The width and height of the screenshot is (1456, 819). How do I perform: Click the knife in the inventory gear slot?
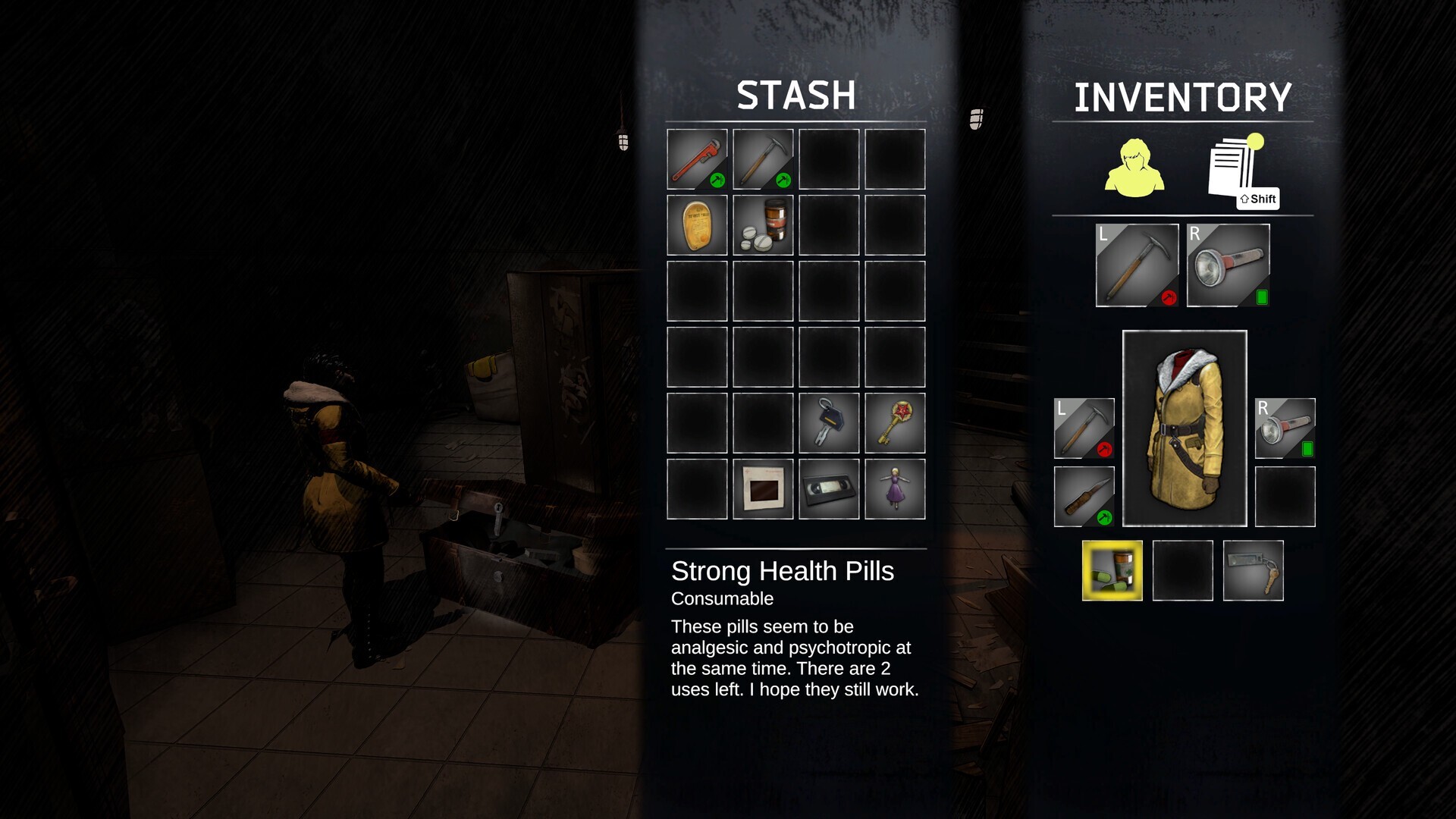point(1083,498)
